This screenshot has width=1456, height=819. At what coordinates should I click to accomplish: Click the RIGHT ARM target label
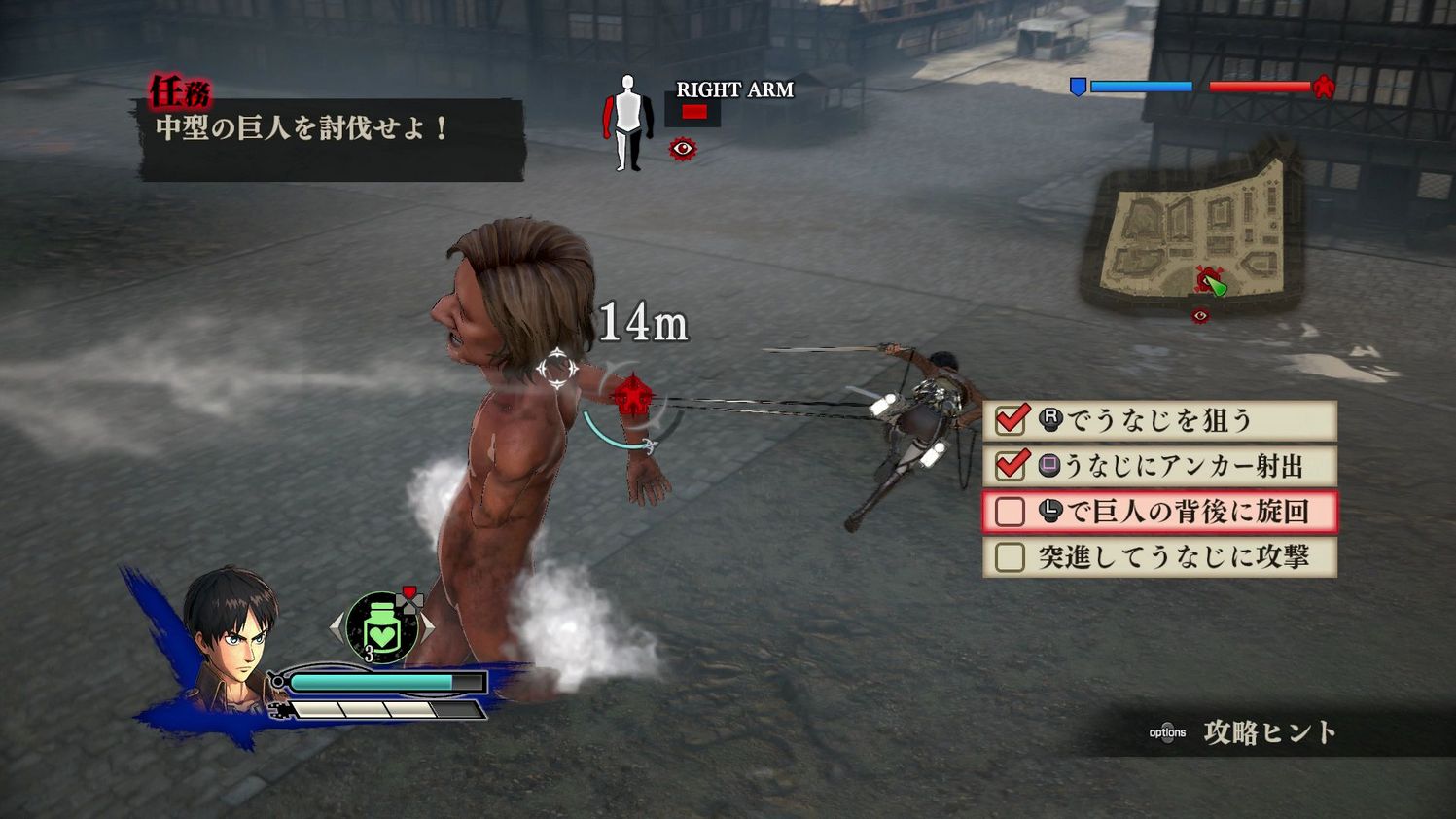[734, 90]
